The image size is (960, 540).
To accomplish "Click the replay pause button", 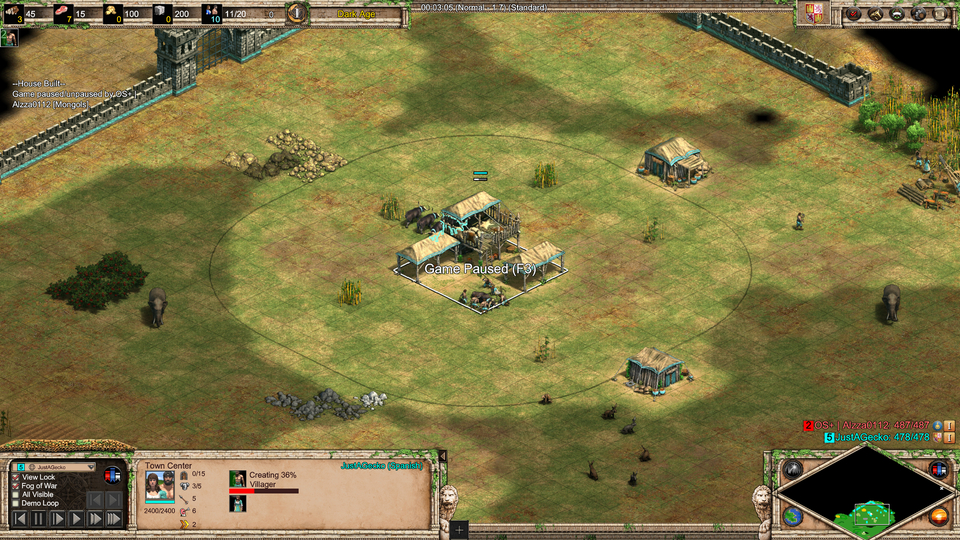I will [x=38, y=519].
